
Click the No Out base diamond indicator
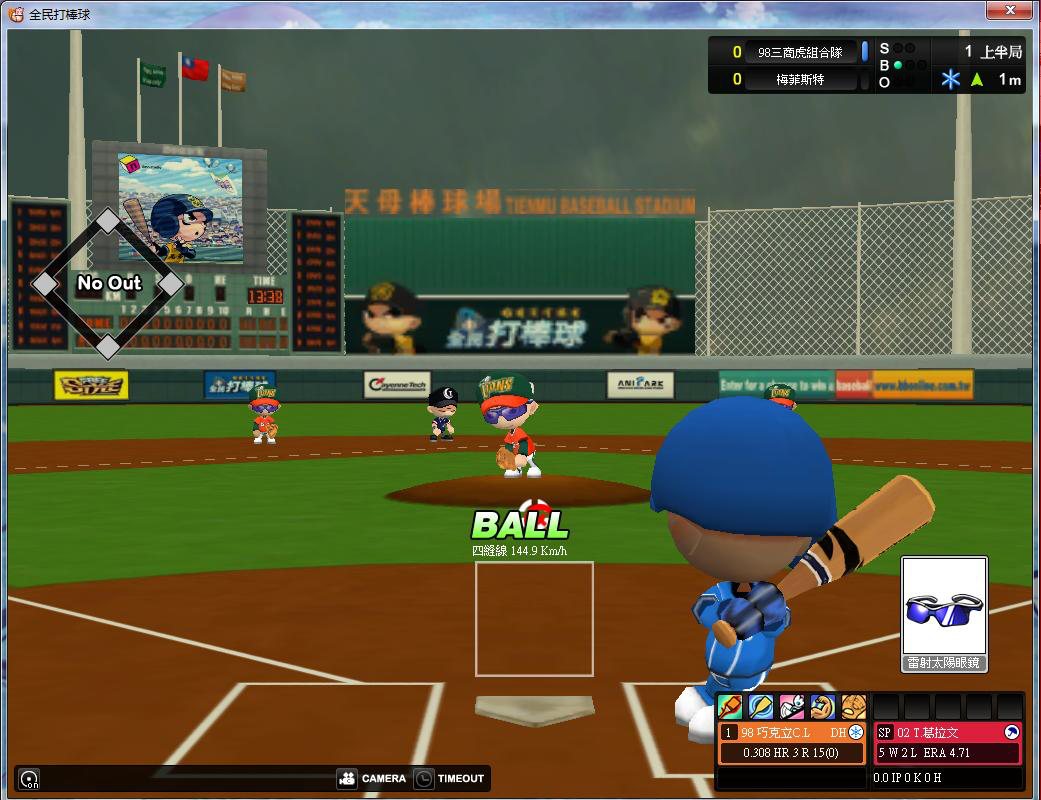[108, 284]
